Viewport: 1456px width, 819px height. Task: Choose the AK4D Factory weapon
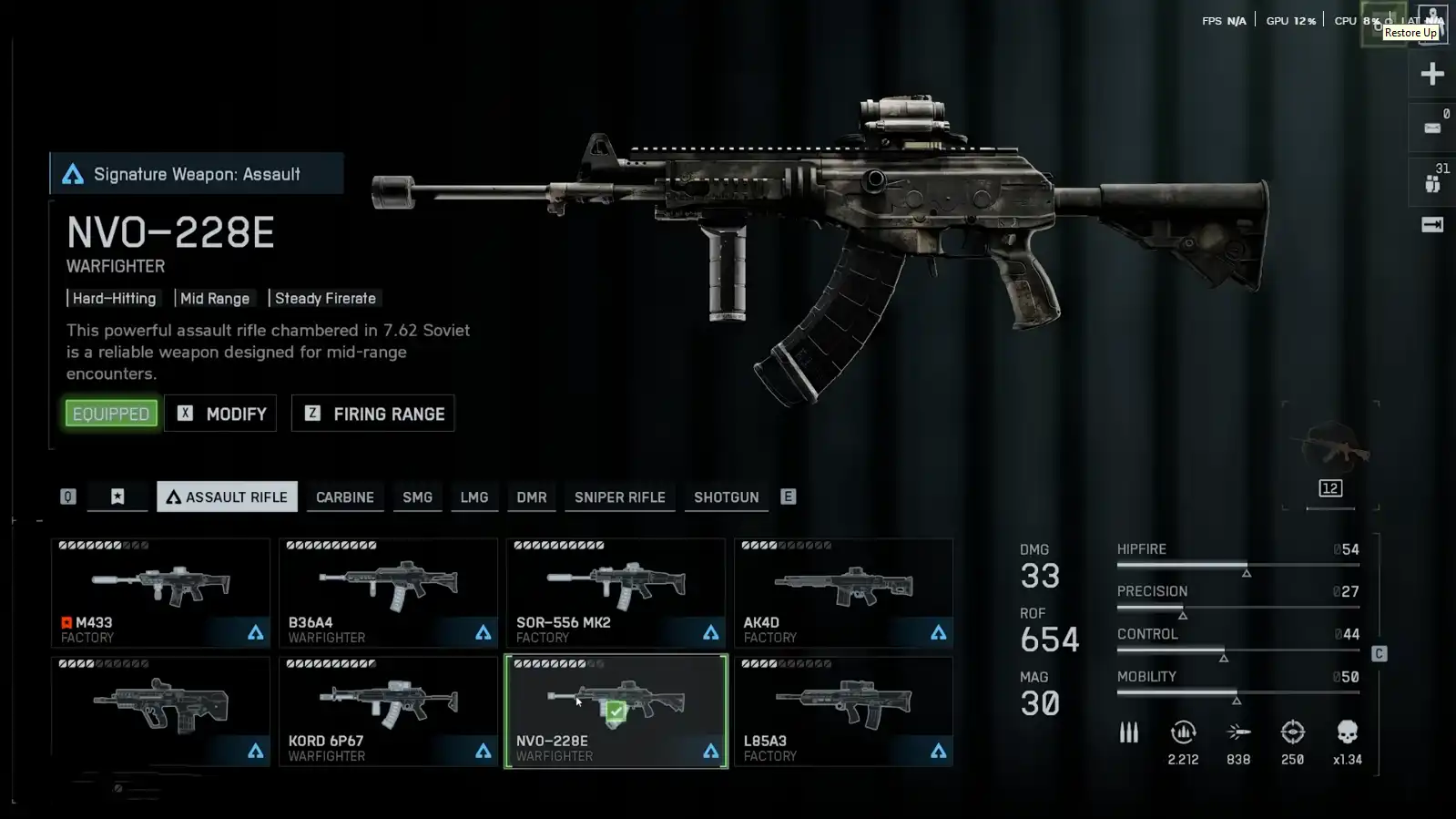tap(843, 592)
